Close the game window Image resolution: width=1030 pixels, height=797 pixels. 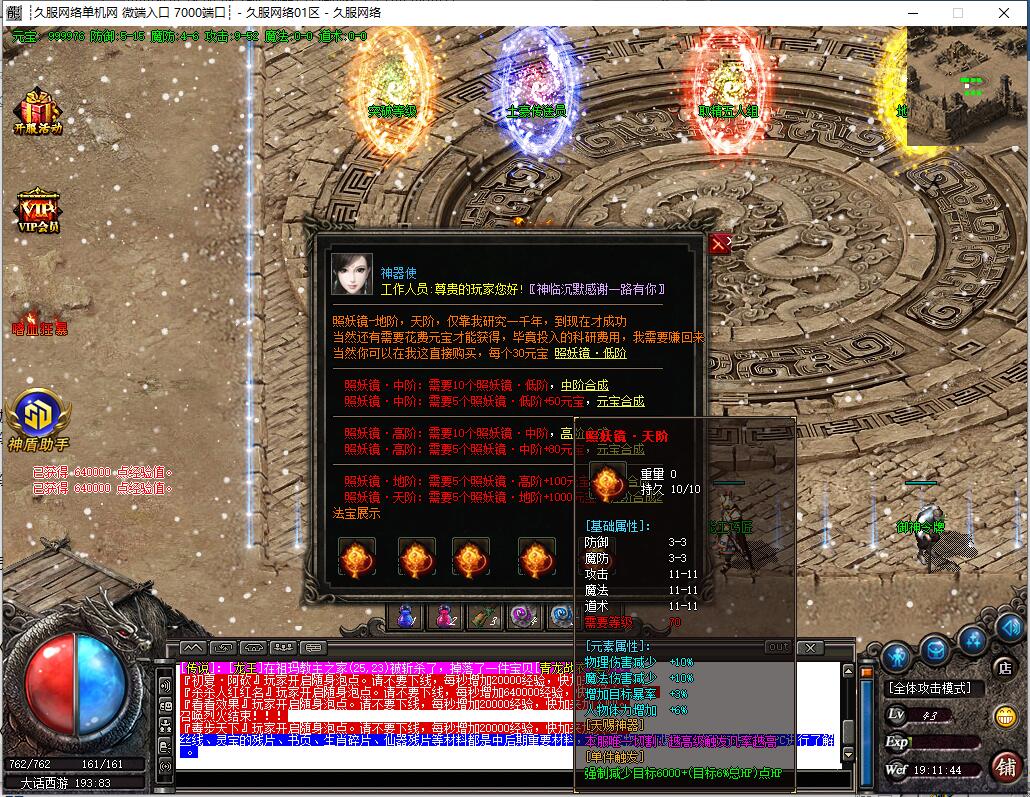(1003, 13)
